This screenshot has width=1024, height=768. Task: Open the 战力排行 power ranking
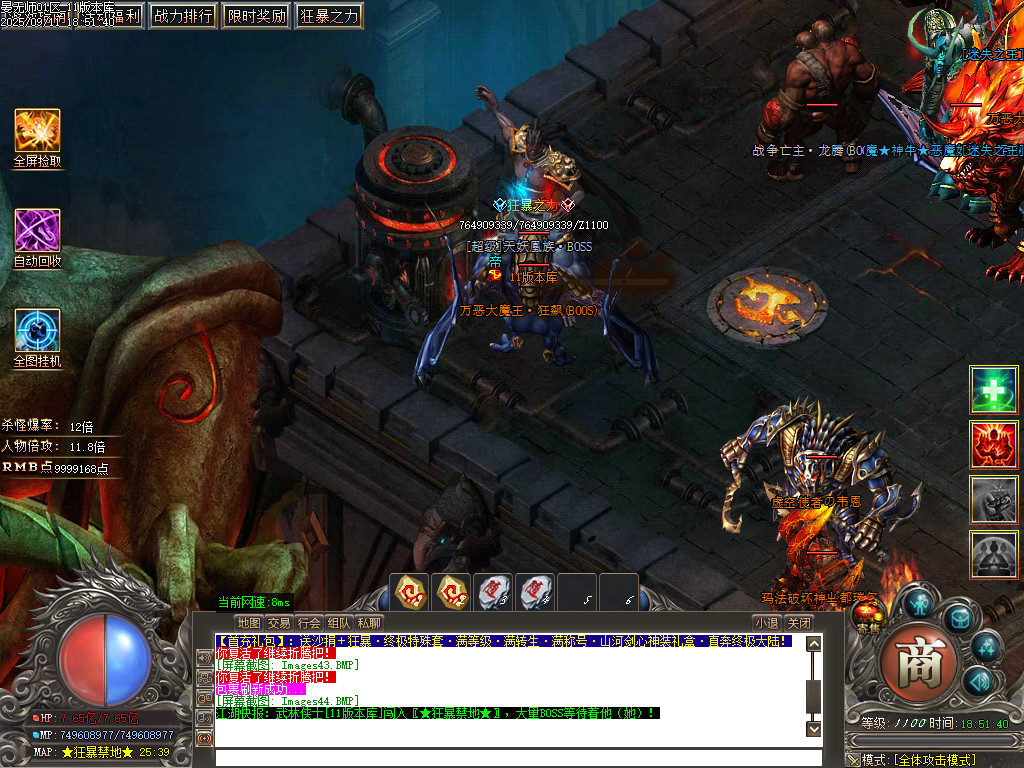[183, 16]
